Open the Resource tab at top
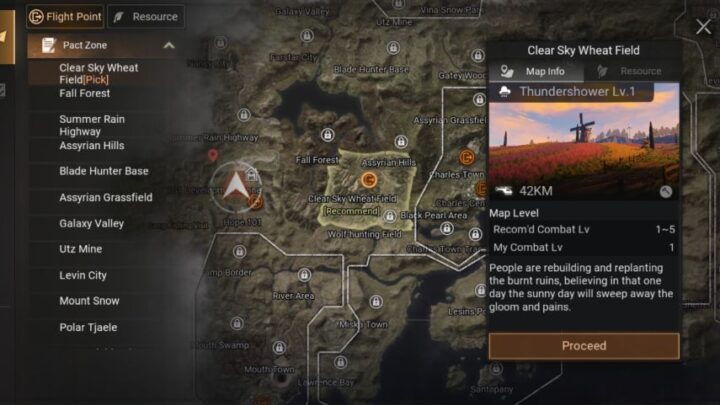 (x=145, y=16)
